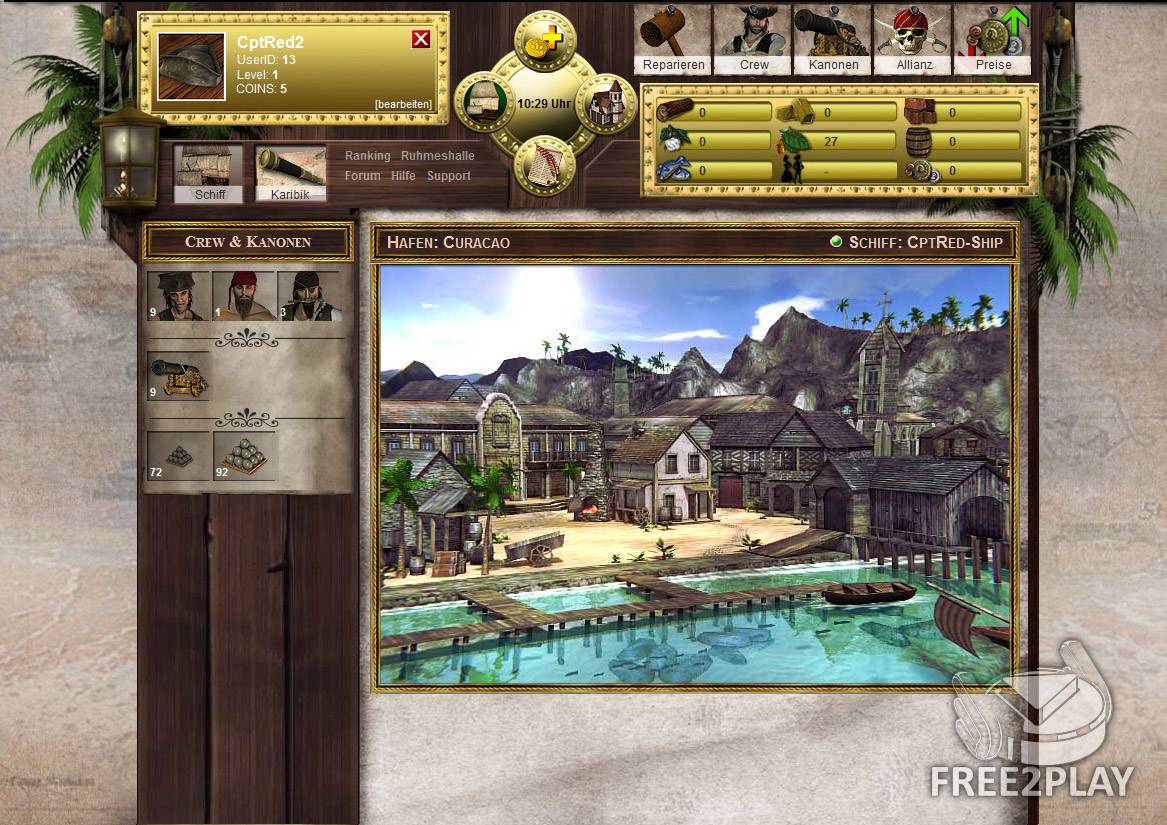1167x825 pixels.
Task: Open the Crew menu button
Action: tap(754, 40)
